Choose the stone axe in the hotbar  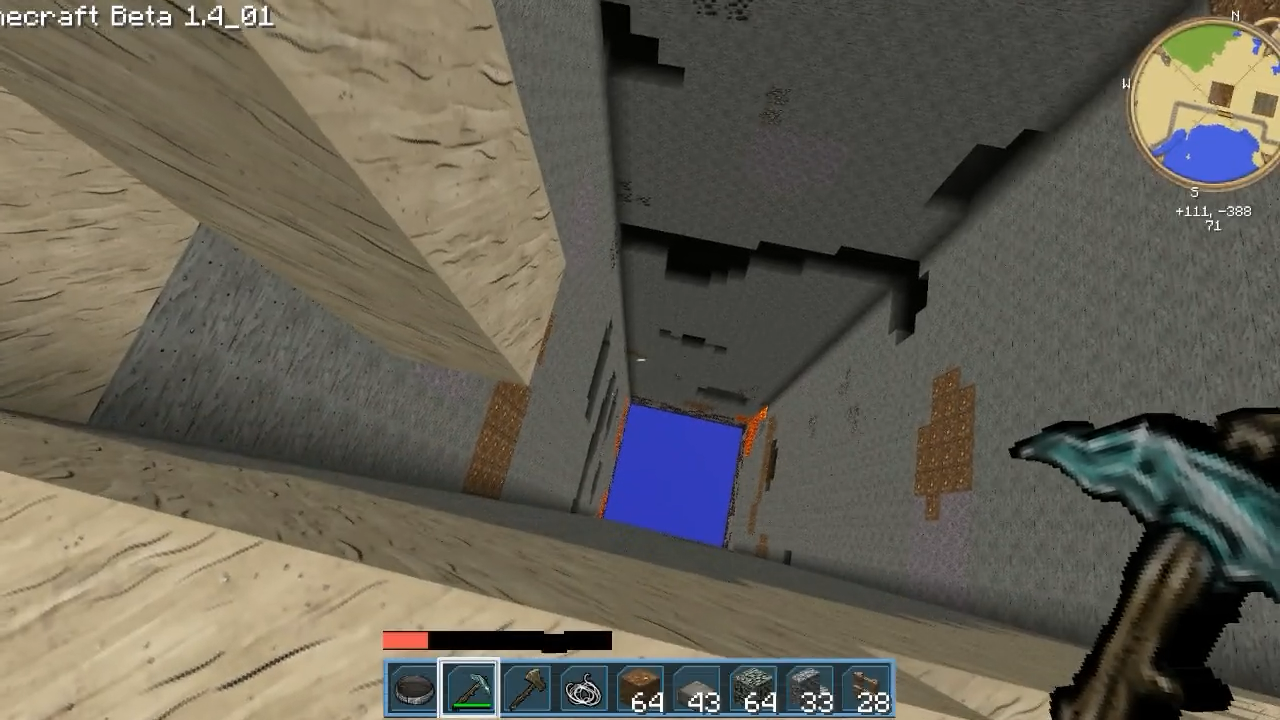(x=527, y=689)
